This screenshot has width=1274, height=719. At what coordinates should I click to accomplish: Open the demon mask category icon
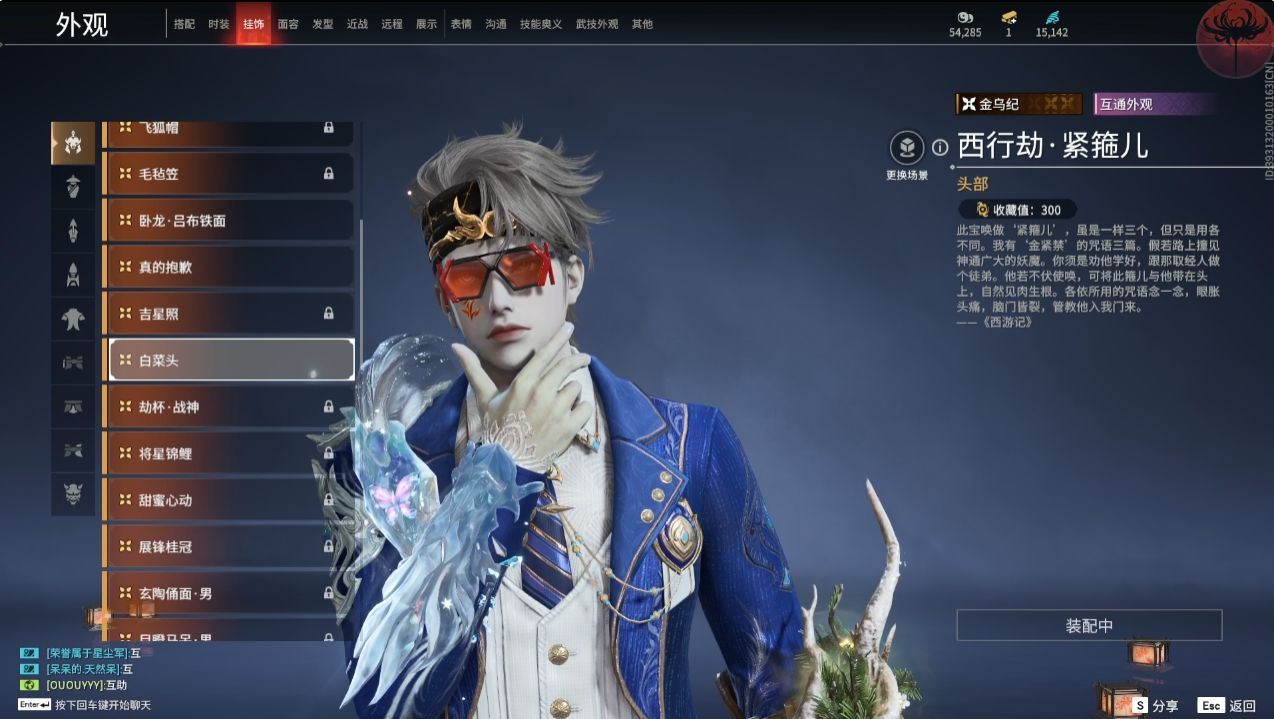tap(73, 492)
